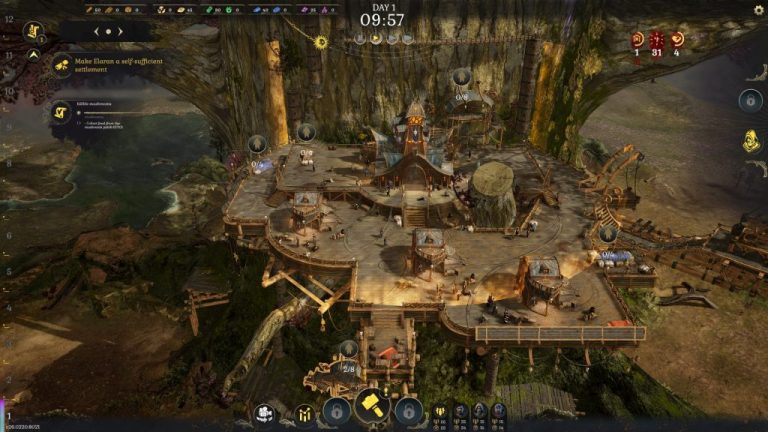The image size is (768, 432).
Task: Go to previous item with left arrow
Action: coord(96,31)
